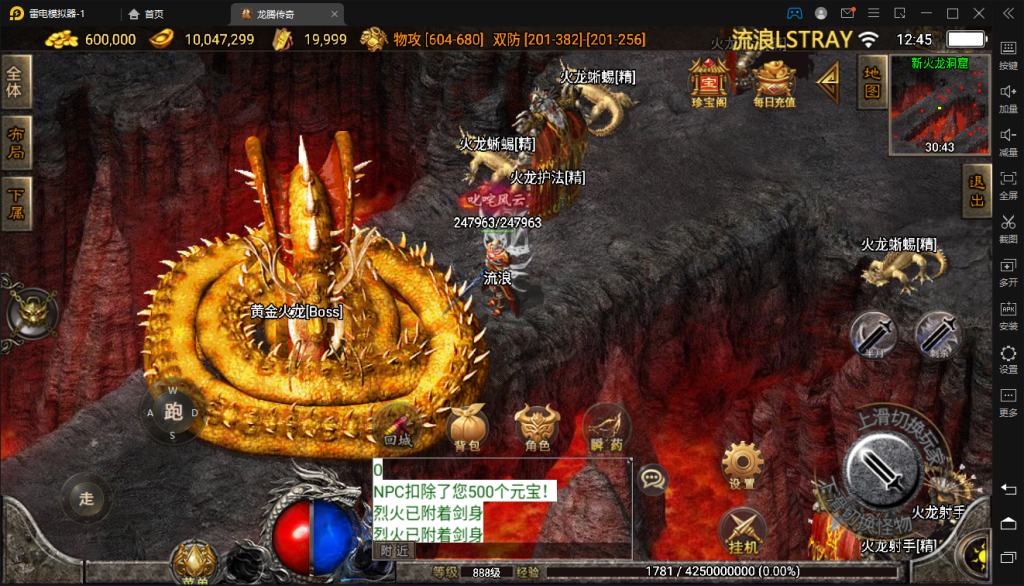Open the chat speech bubble icon

coord(653,479)
